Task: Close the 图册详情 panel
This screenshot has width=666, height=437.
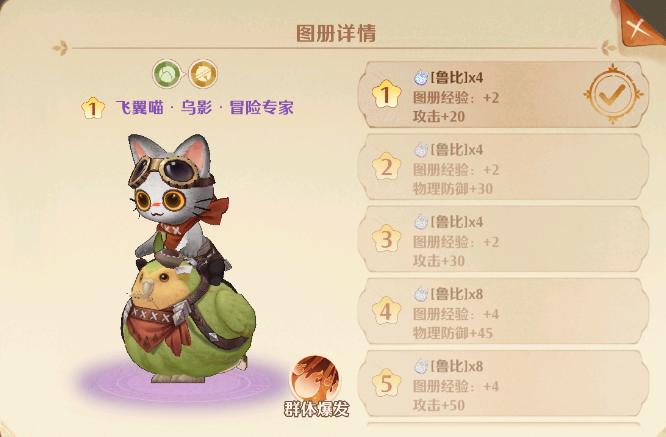Action: click(638, 26)
